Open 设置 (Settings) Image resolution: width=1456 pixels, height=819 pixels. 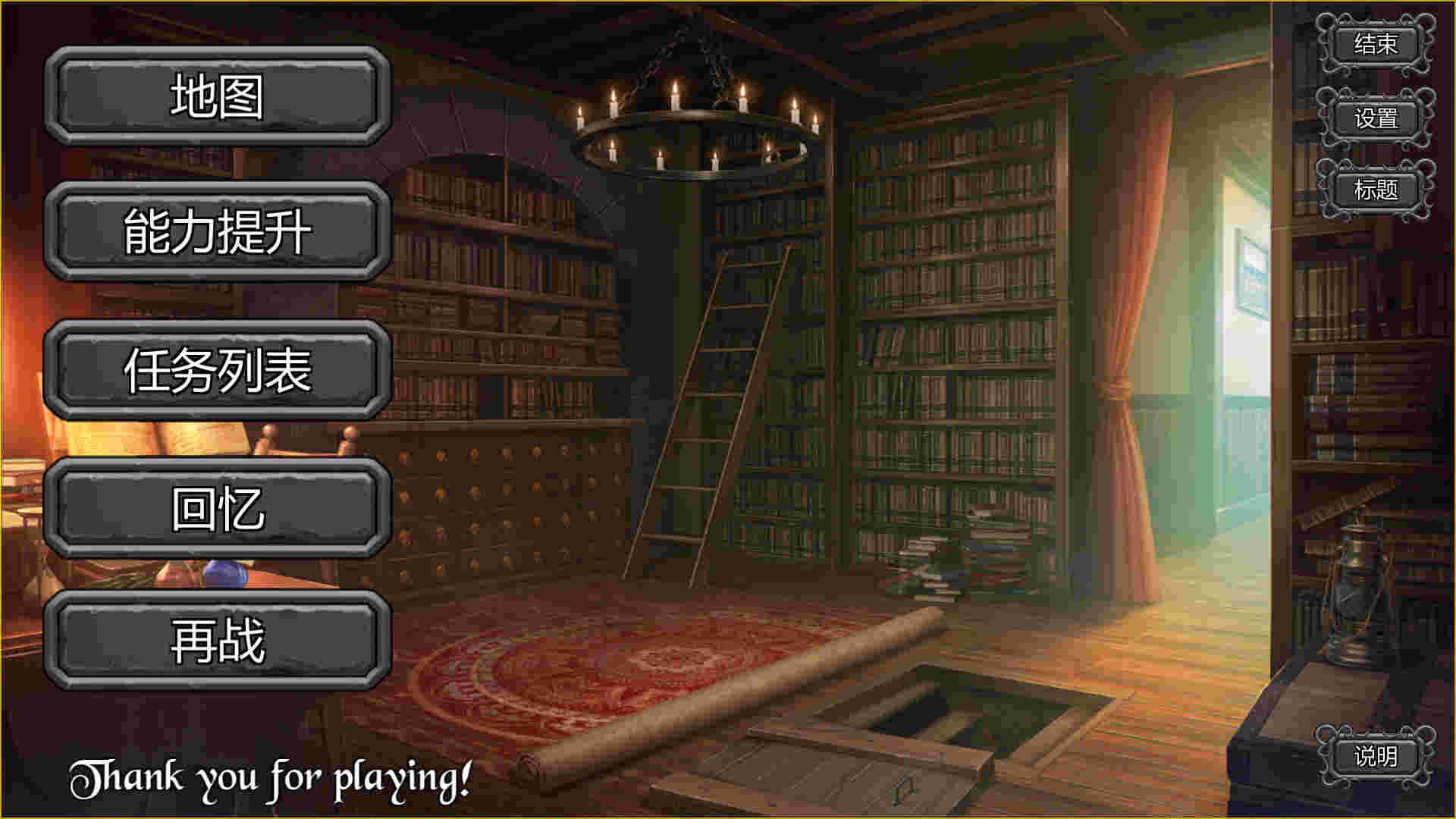pos(1375,118)
